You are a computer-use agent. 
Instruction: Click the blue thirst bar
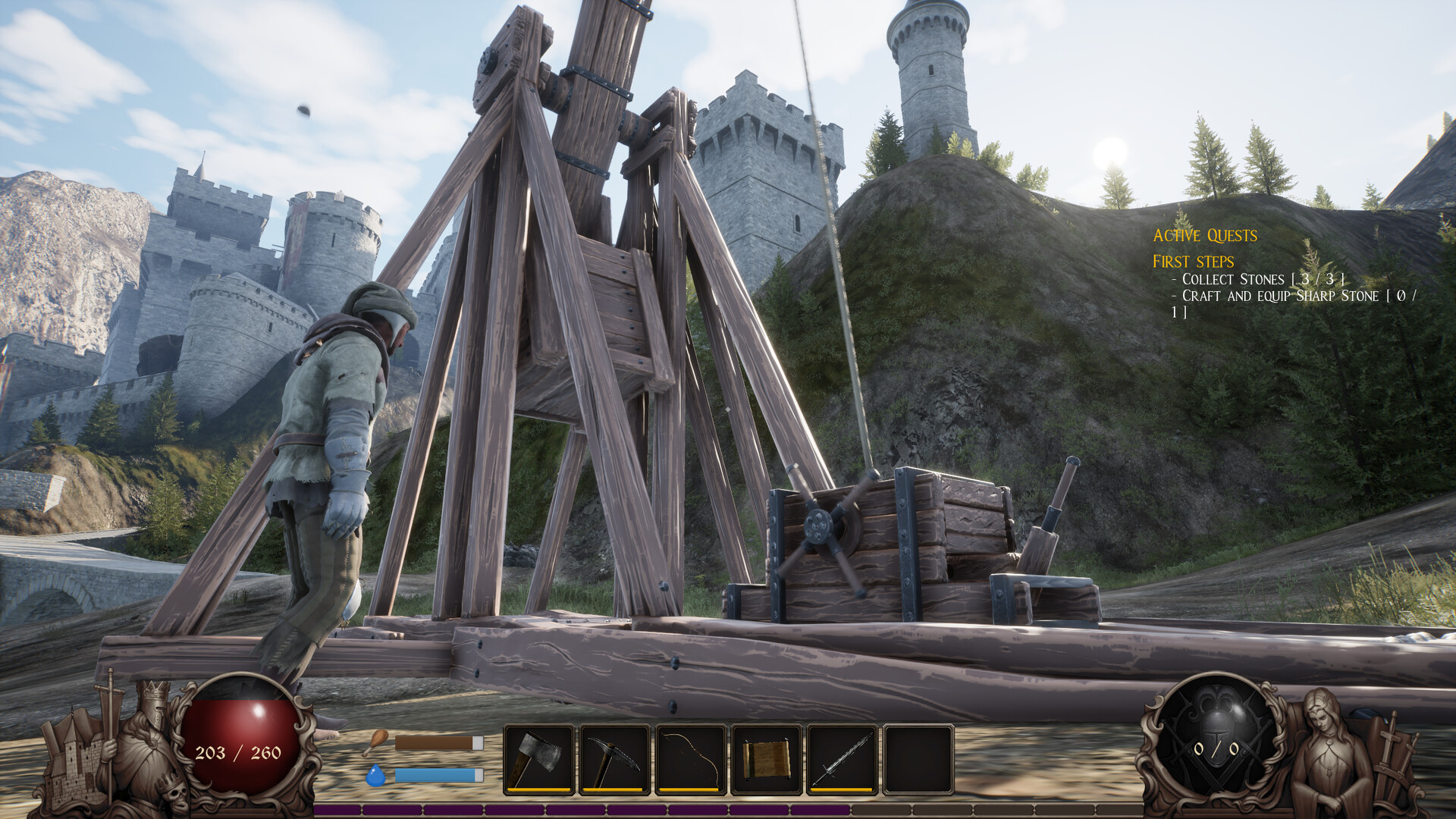(x=438, y=775)
